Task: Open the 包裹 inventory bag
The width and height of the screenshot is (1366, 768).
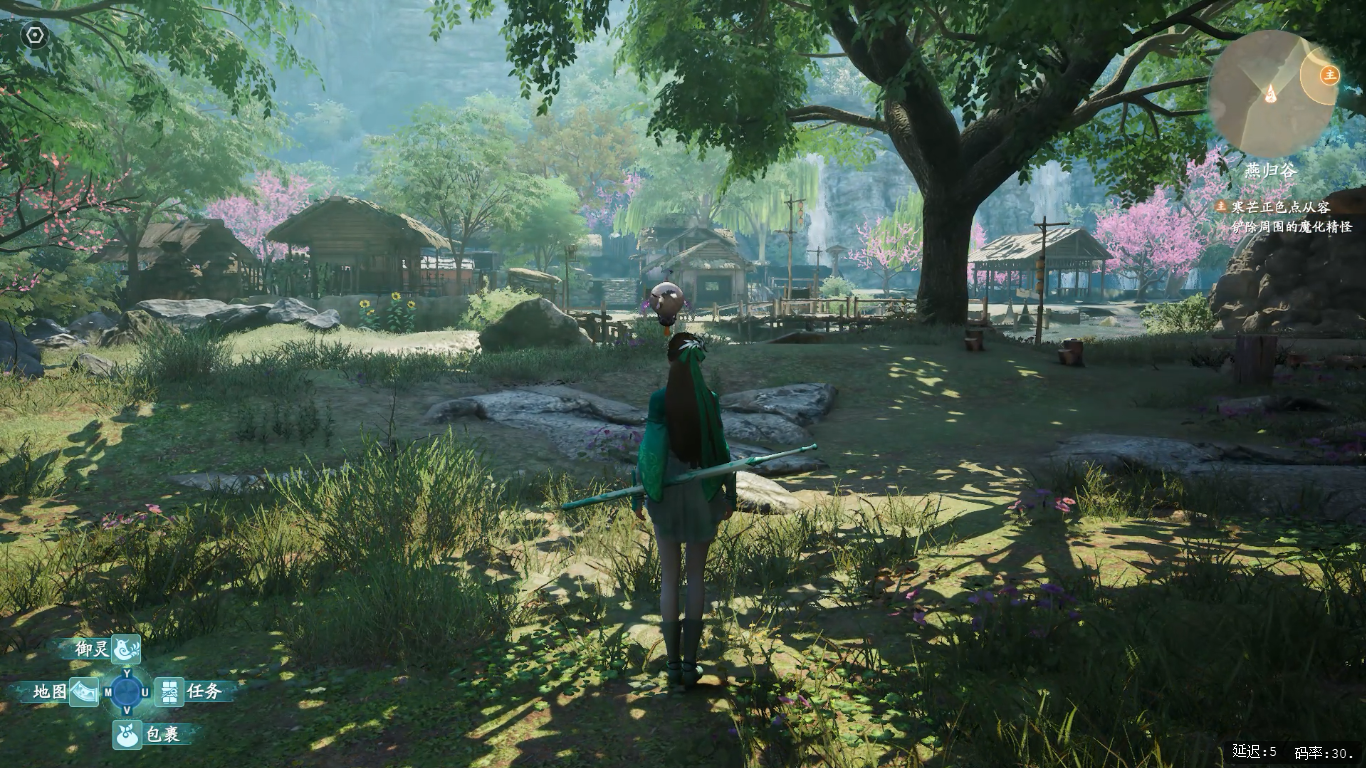Action: [x=126, y=734]
